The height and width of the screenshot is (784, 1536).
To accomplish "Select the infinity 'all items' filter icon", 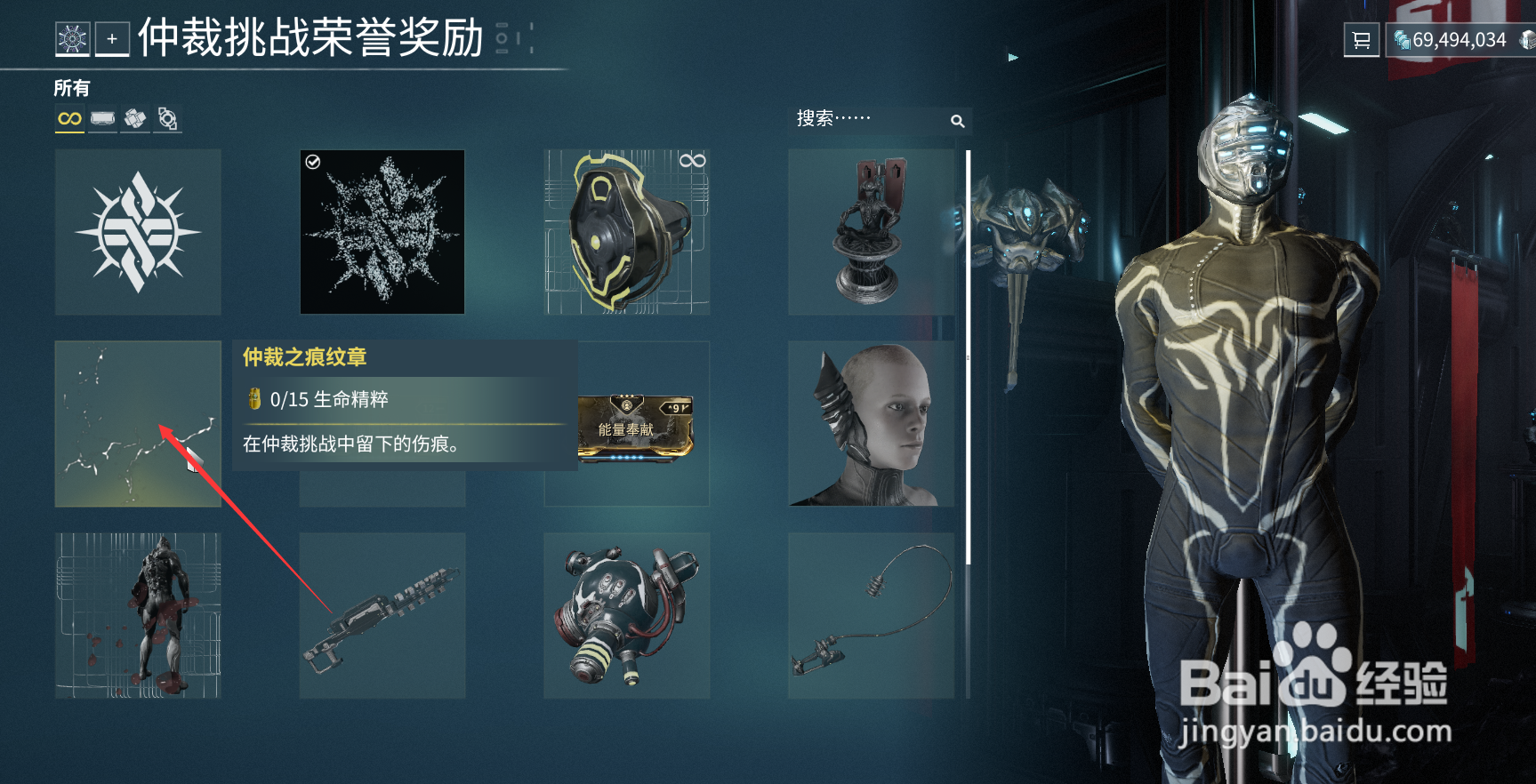I will coord(70,117).
